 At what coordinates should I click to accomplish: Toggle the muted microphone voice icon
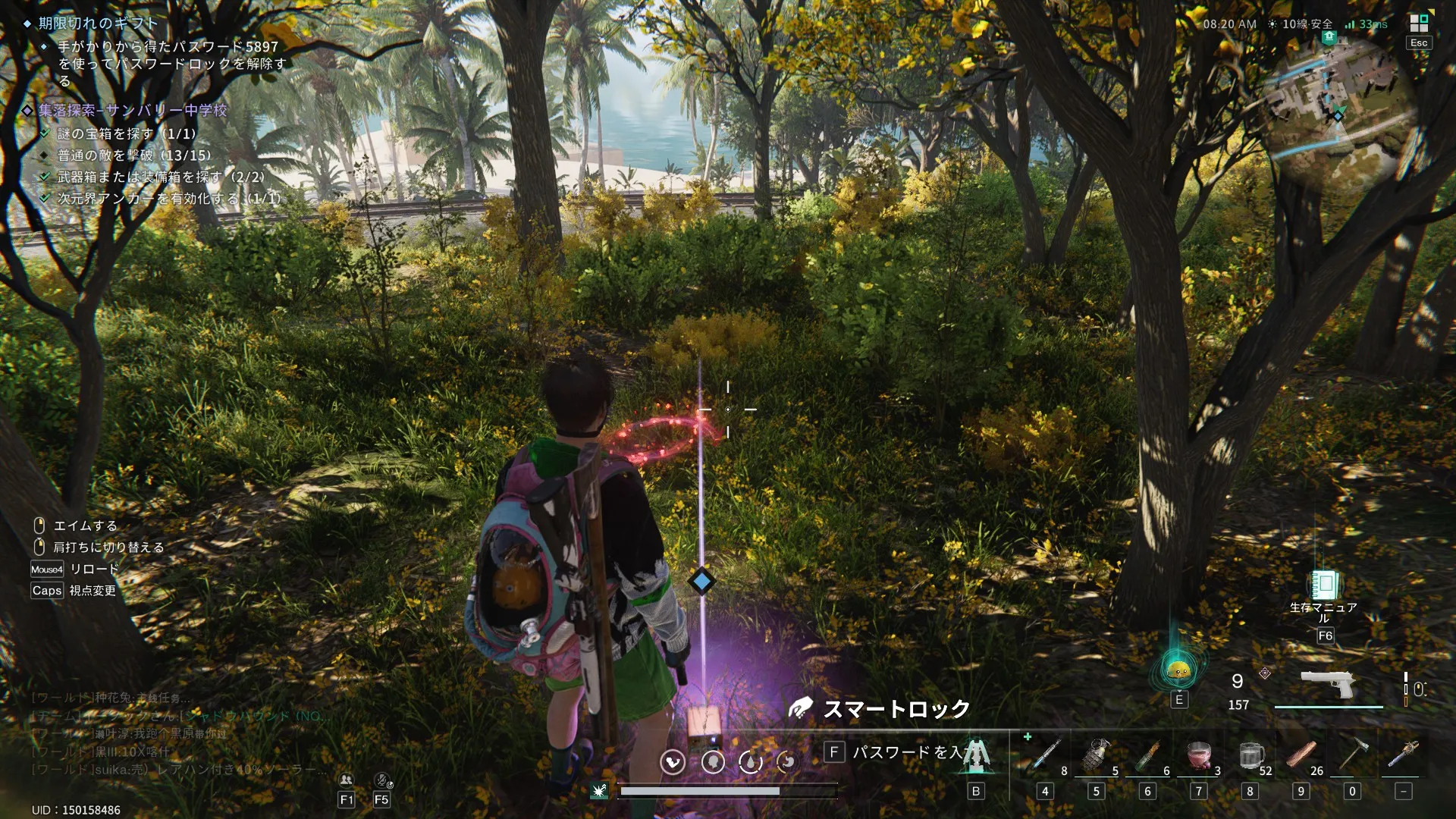(x=382, y=780)
